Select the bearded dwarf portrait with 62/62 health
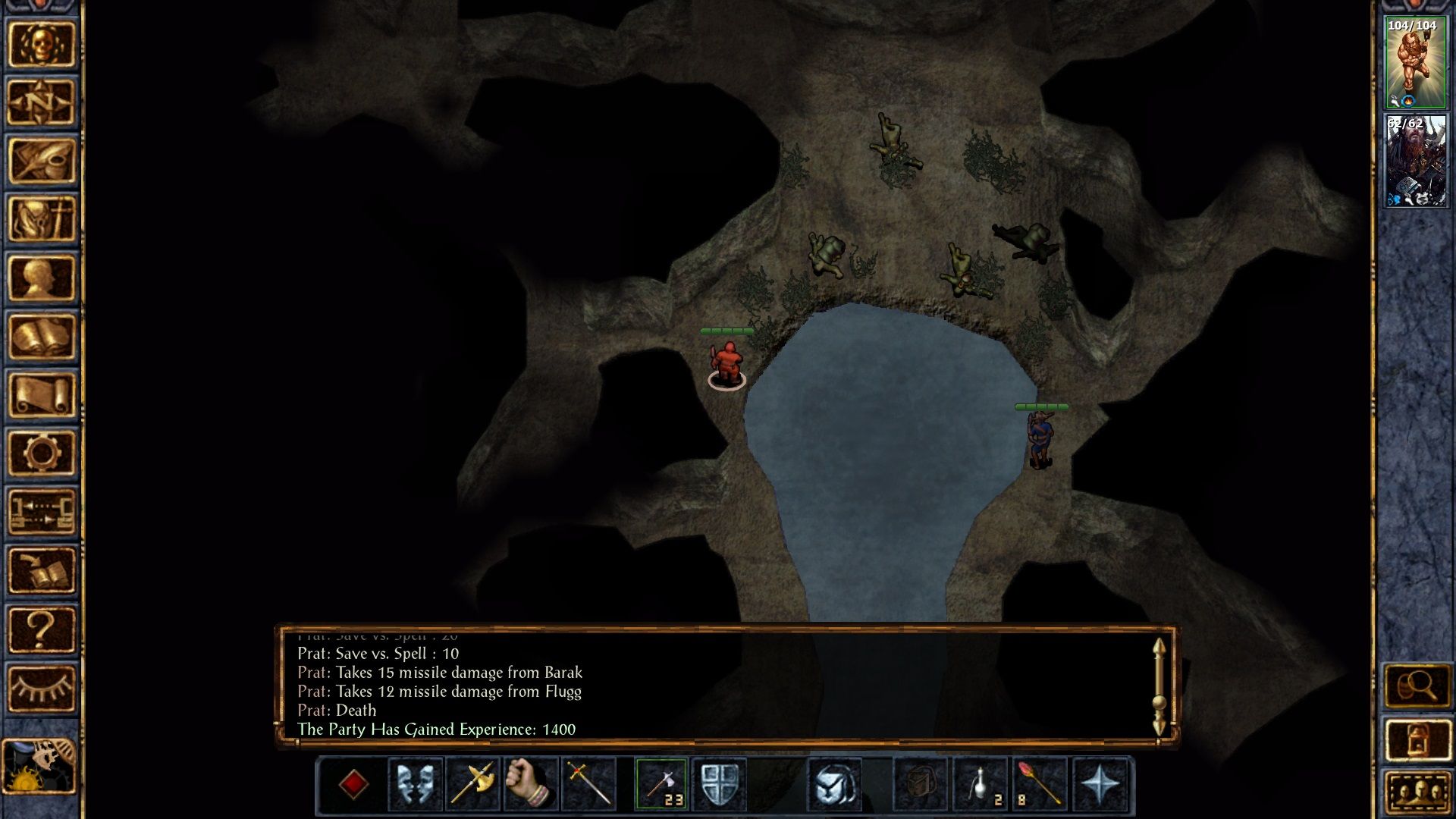 pyautogui.click(x=1415, y=161)
